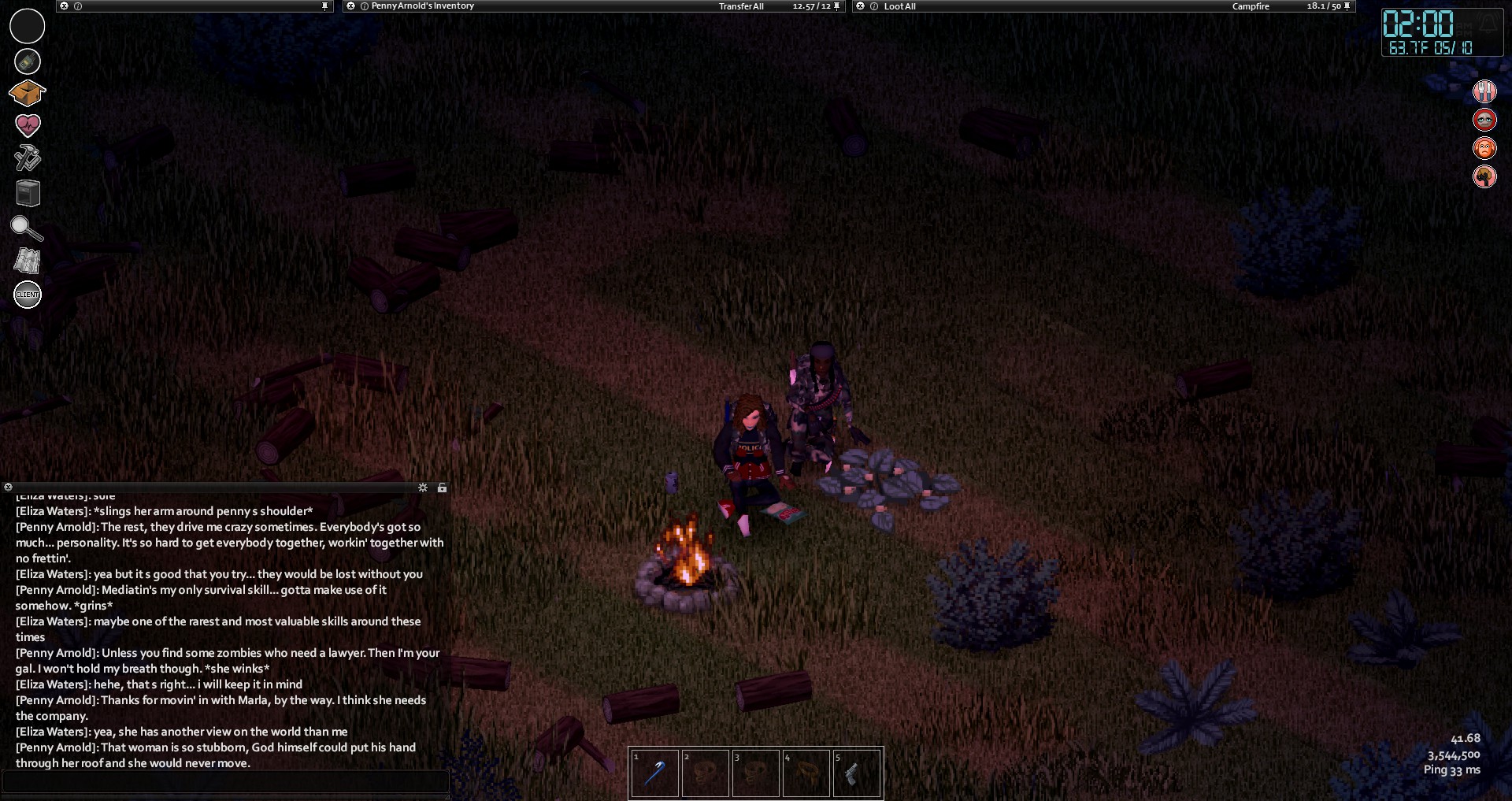This screenshot has height=801, width=1512.
Task: Click the furniture movables icon
Action: (28, 193)
